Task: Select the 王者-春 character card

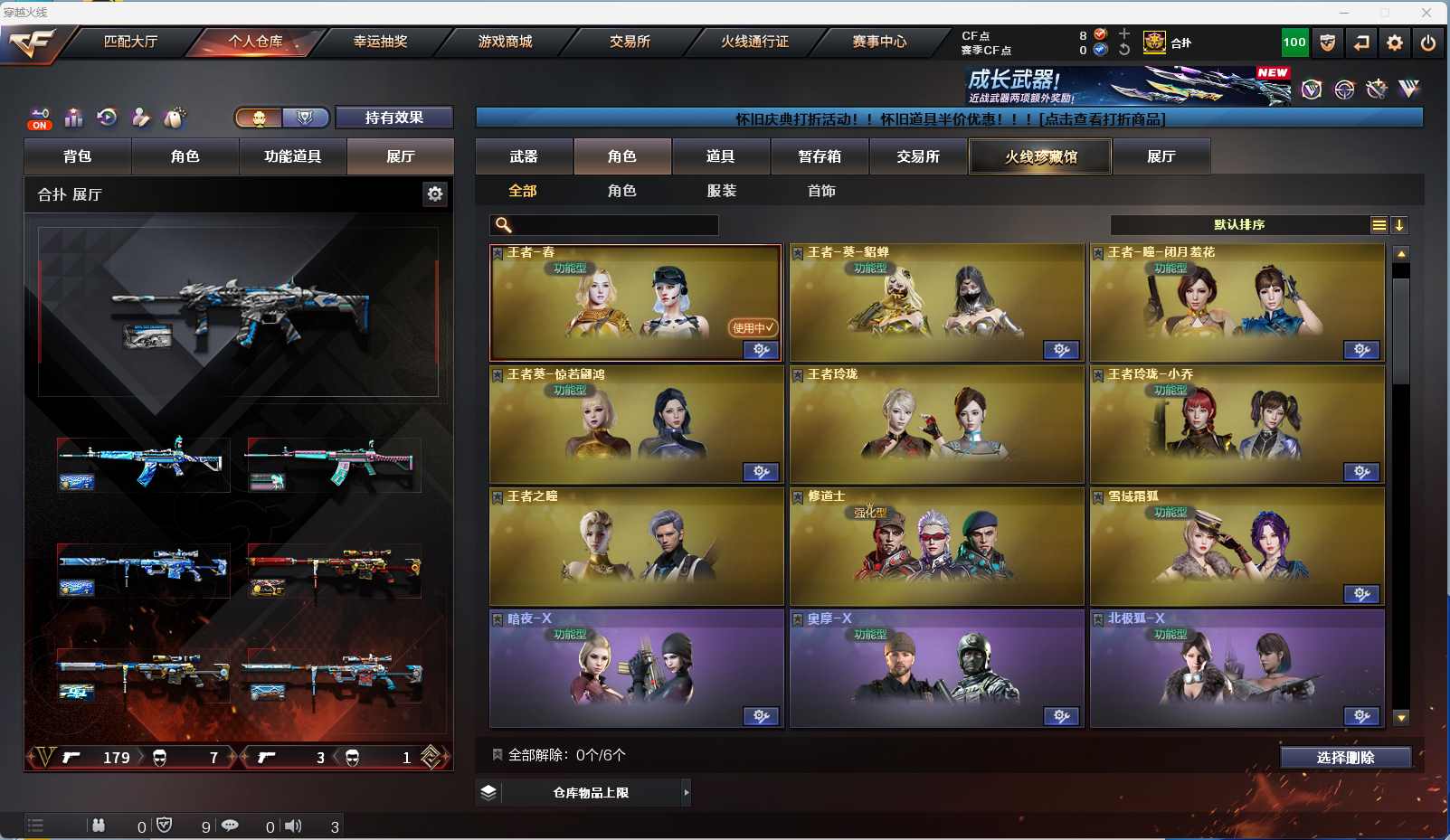Action: 635,303
